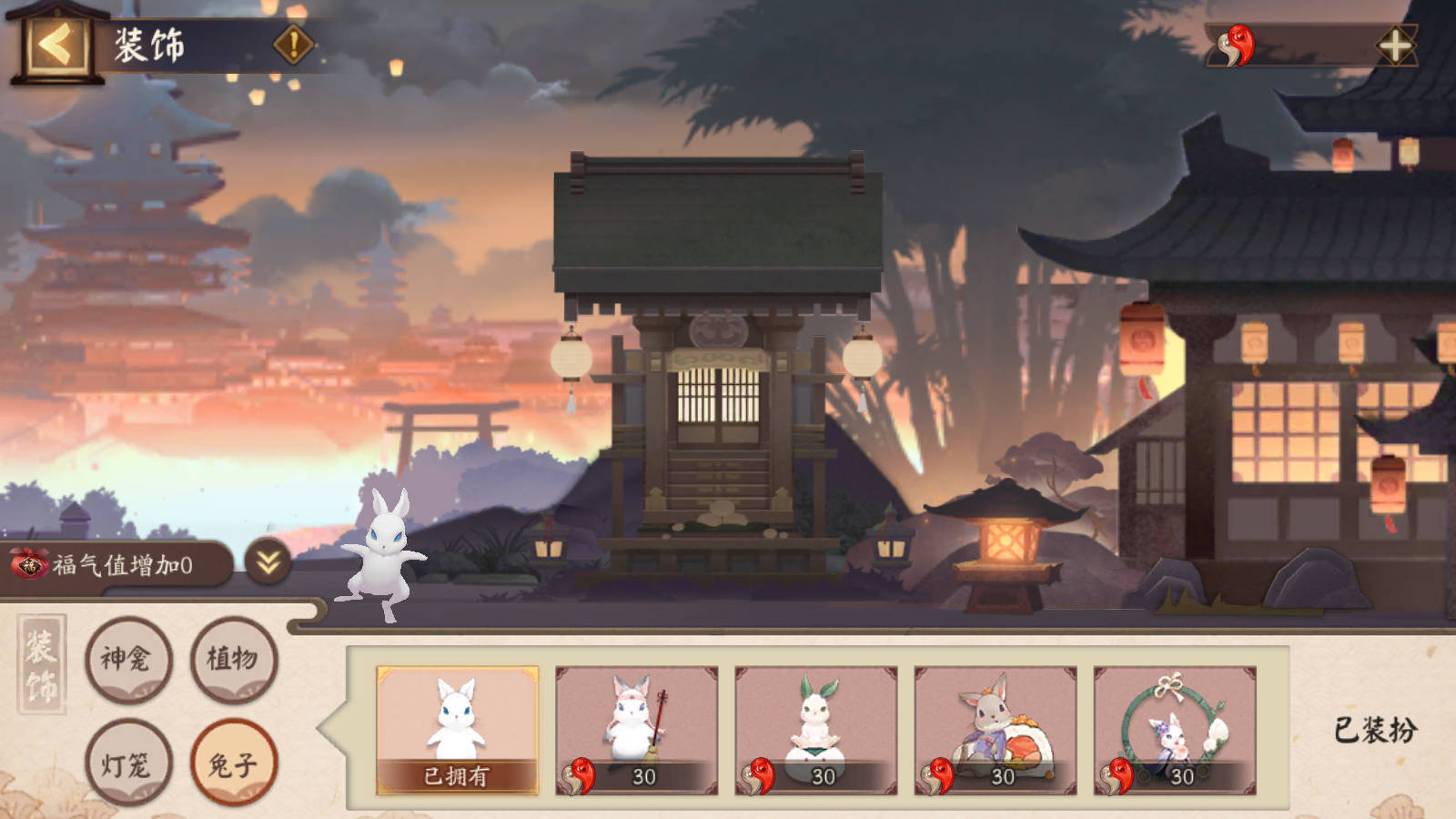Collapse panel with the double-chevron button

click(268, 564)
